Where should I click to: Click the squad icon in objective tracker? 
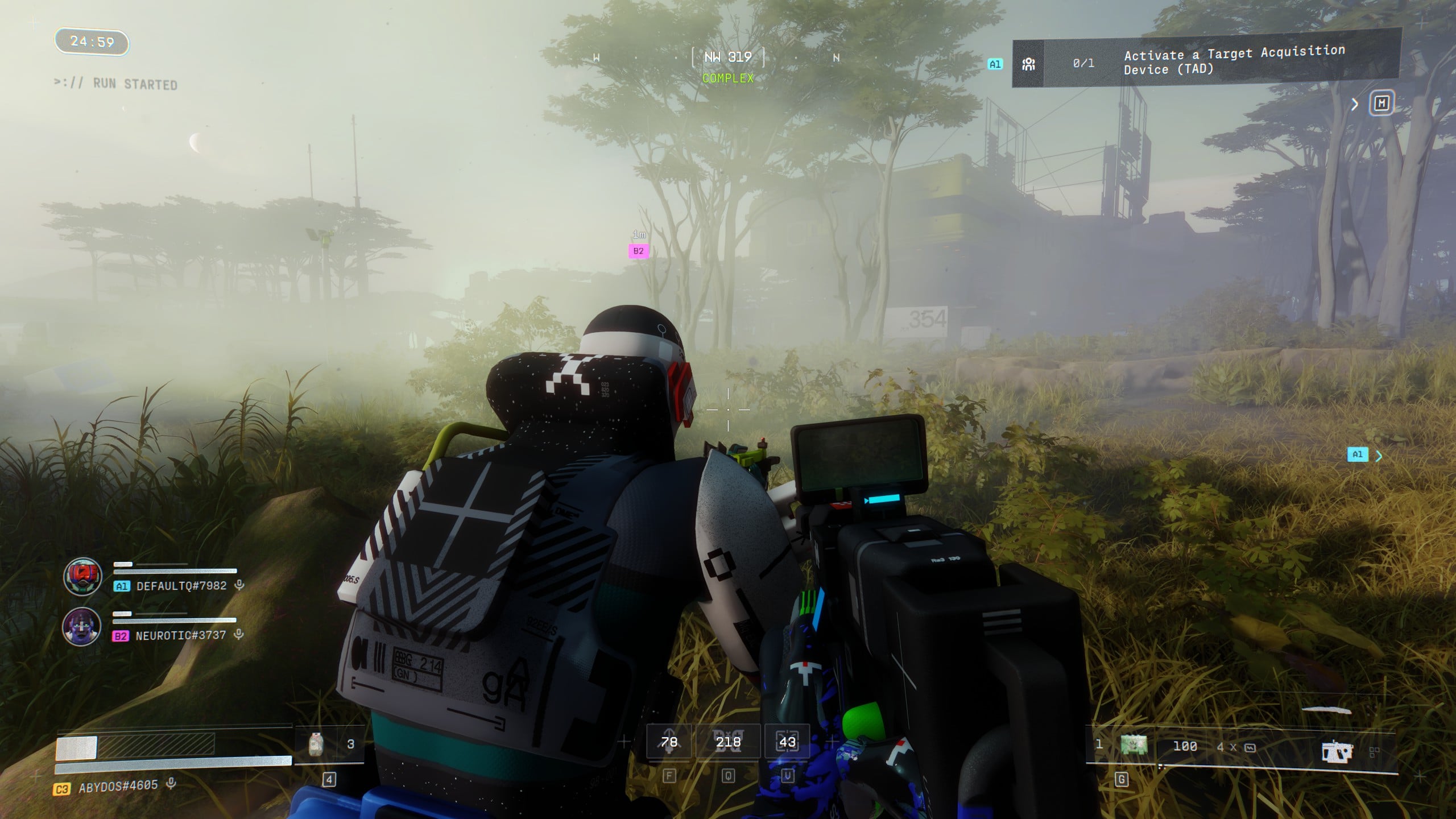[1028, 64]
